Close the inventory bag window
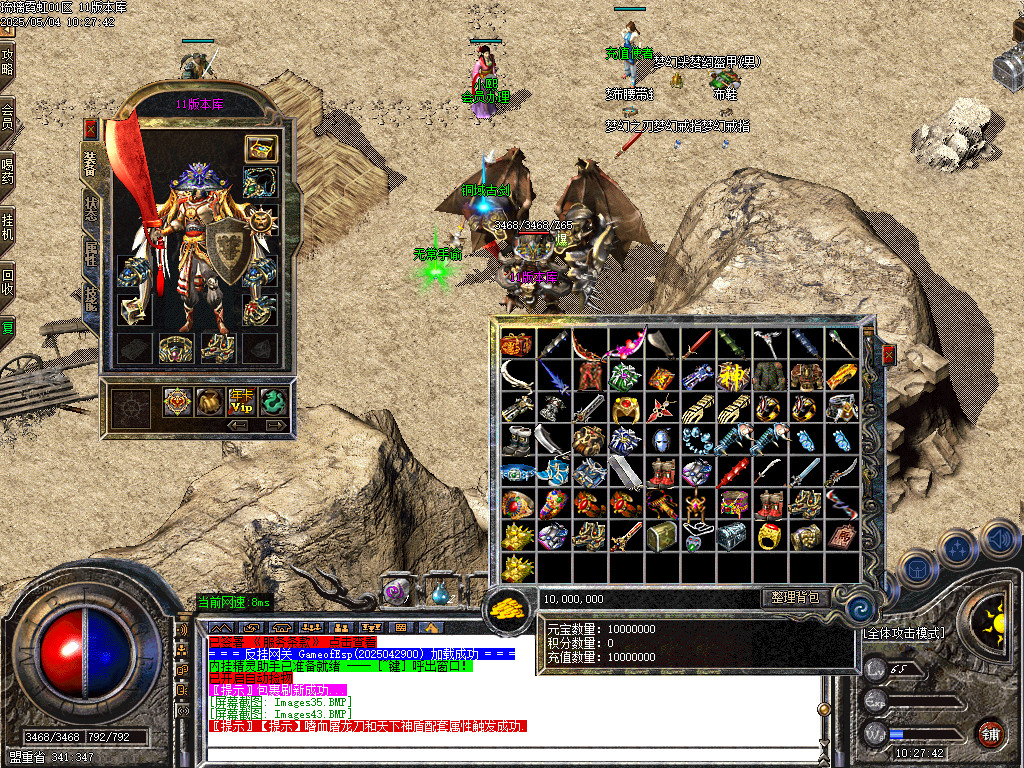1024x768 pixels. [888, 355]
